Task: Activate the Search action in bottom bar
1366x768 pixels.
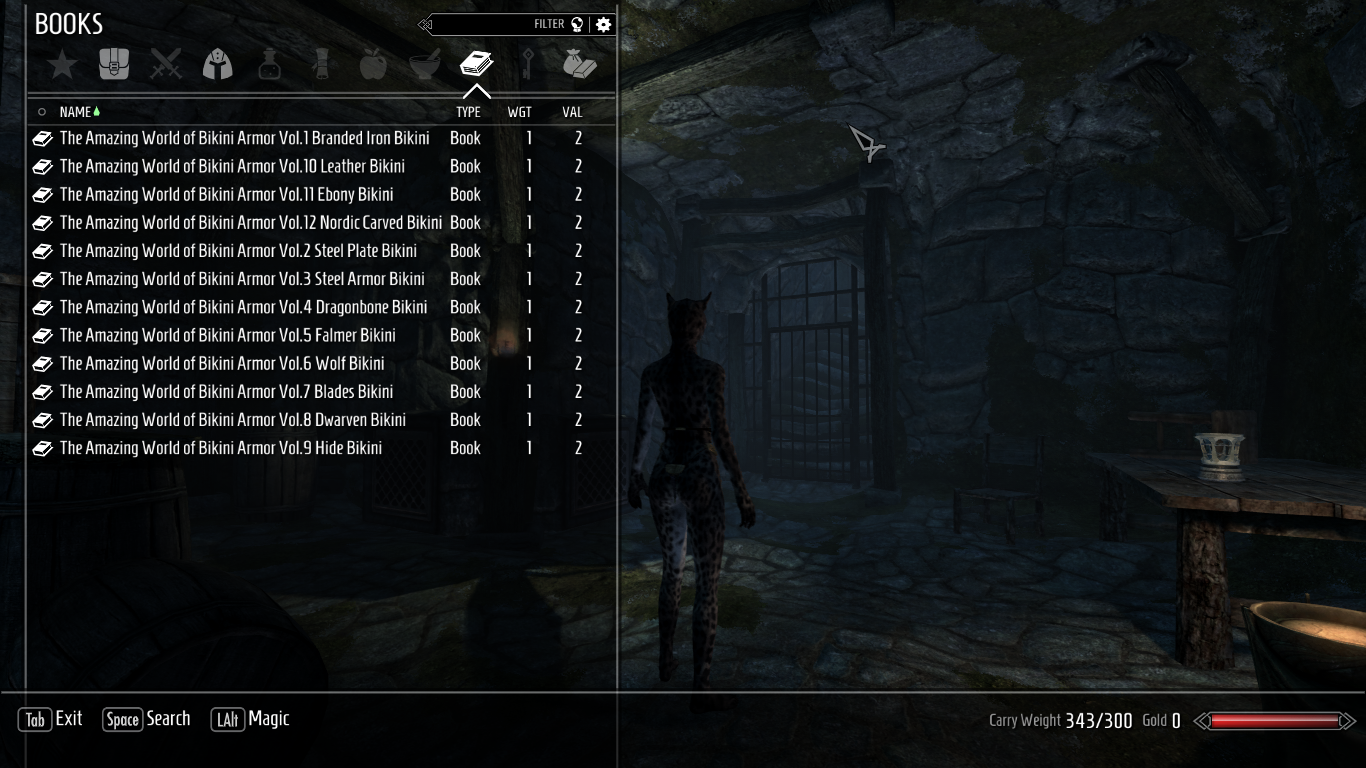Action: (x=146, y=718)
